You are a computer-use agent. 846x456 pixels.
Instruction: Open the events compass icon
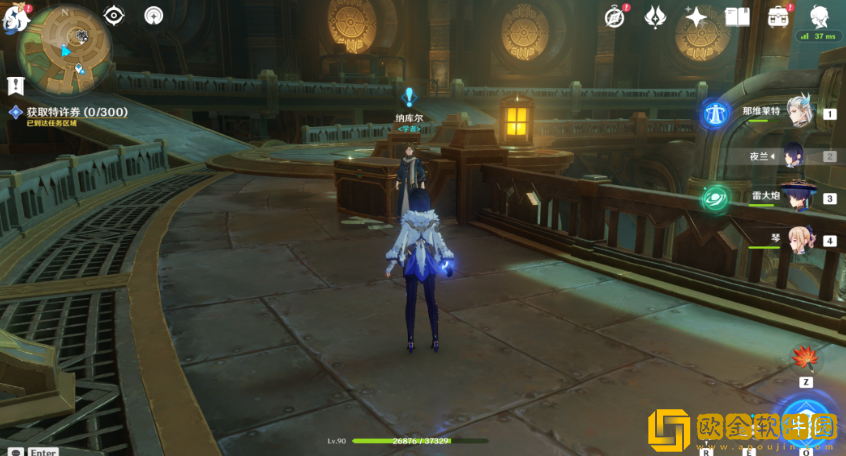[616, 16]
